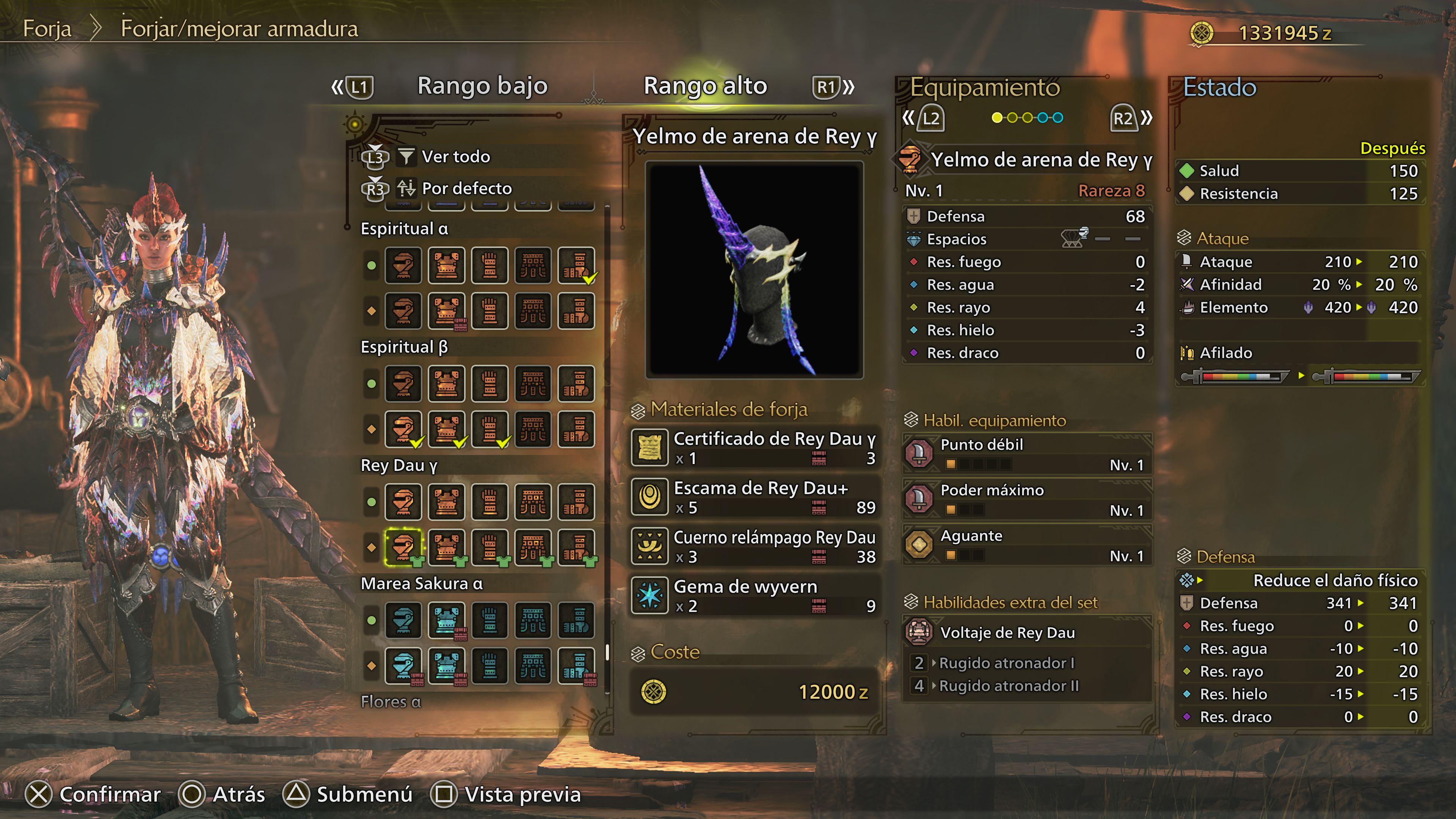Click the Yelmo de arena de Rey γ preview image
Viewport: 1456px width, 819px height.
(x=754, y=270)
